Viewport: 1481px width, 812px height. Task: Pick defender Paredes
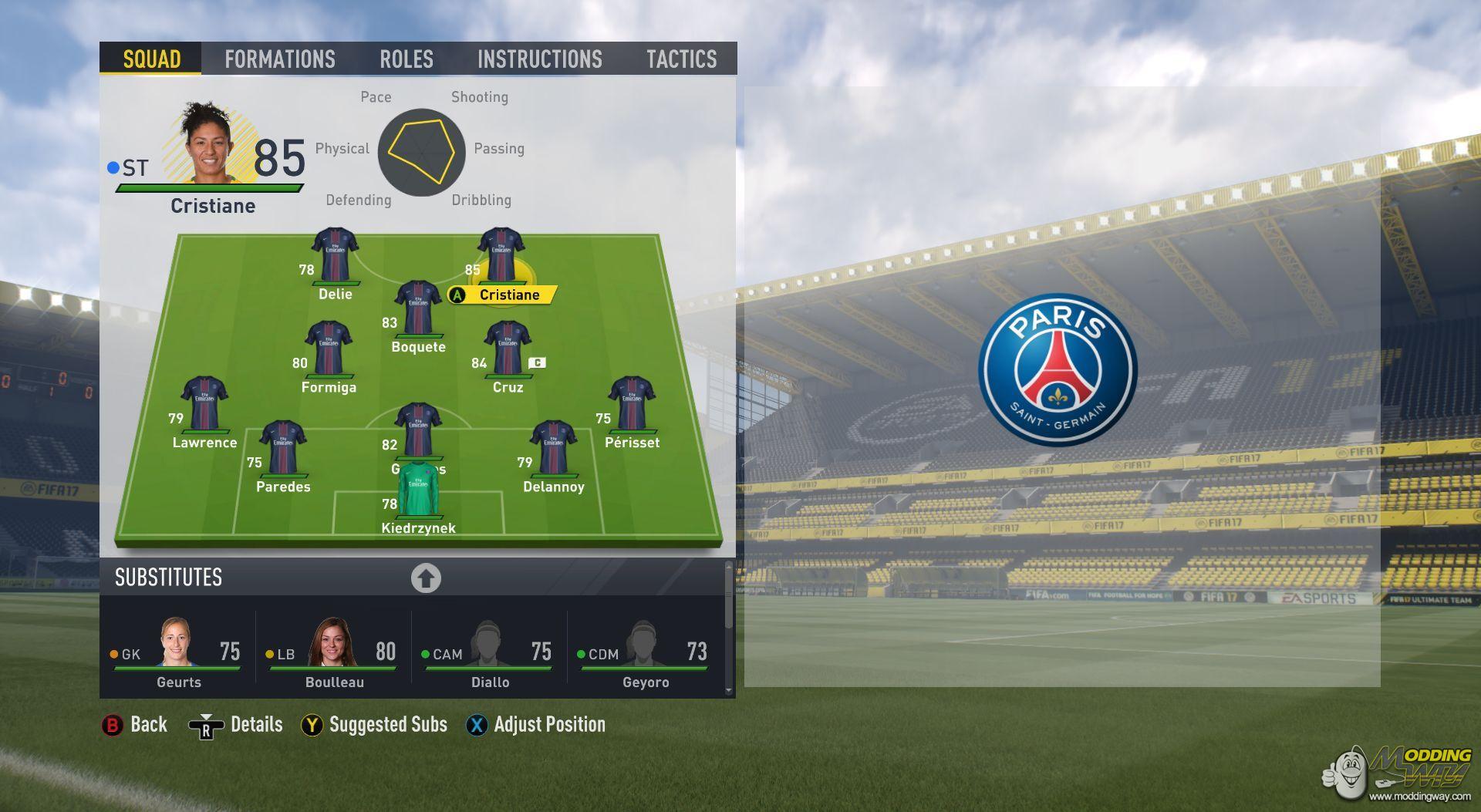pos(283,448)
